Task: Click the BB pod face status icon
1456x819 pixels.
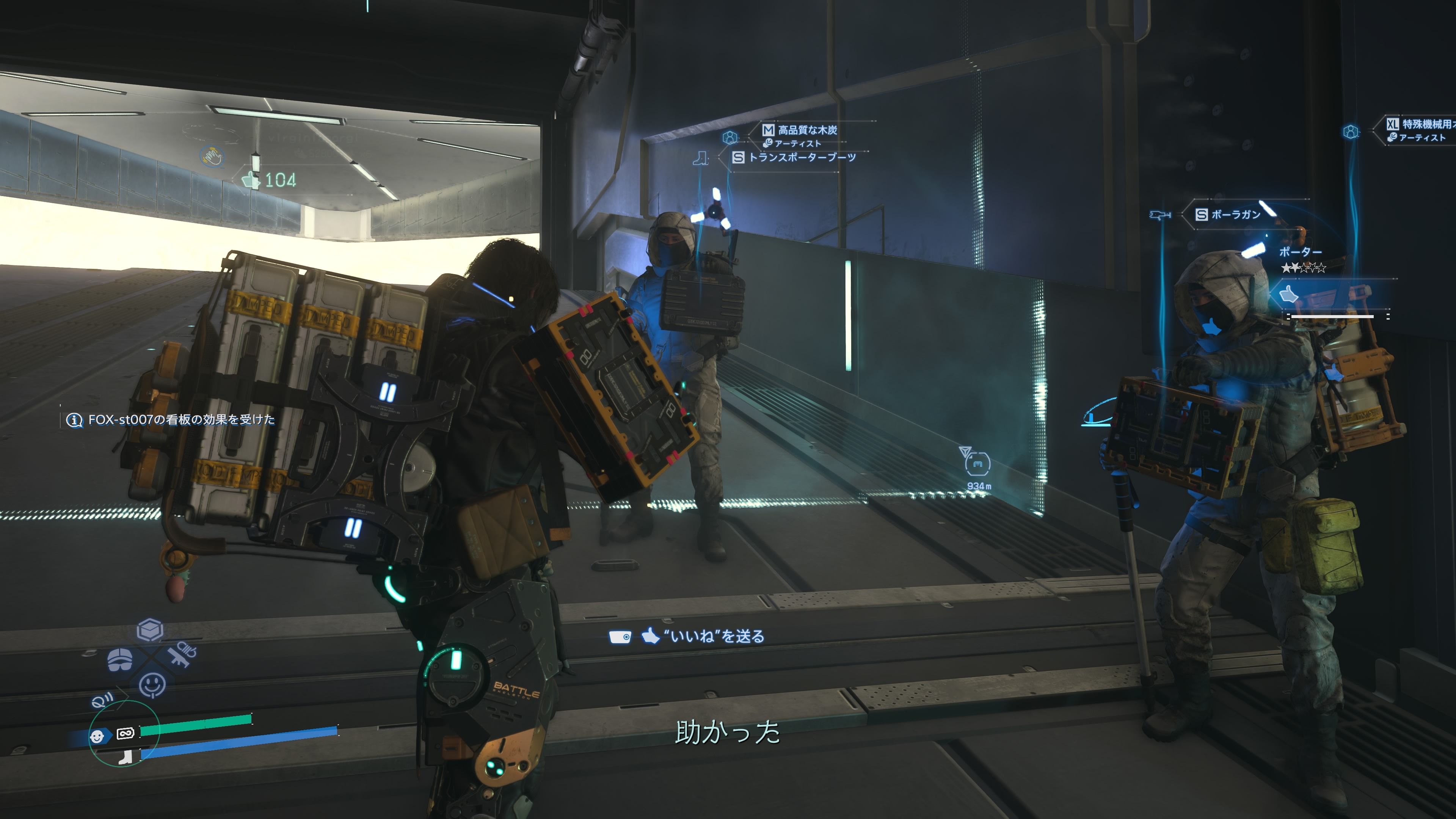Action: 97,736
